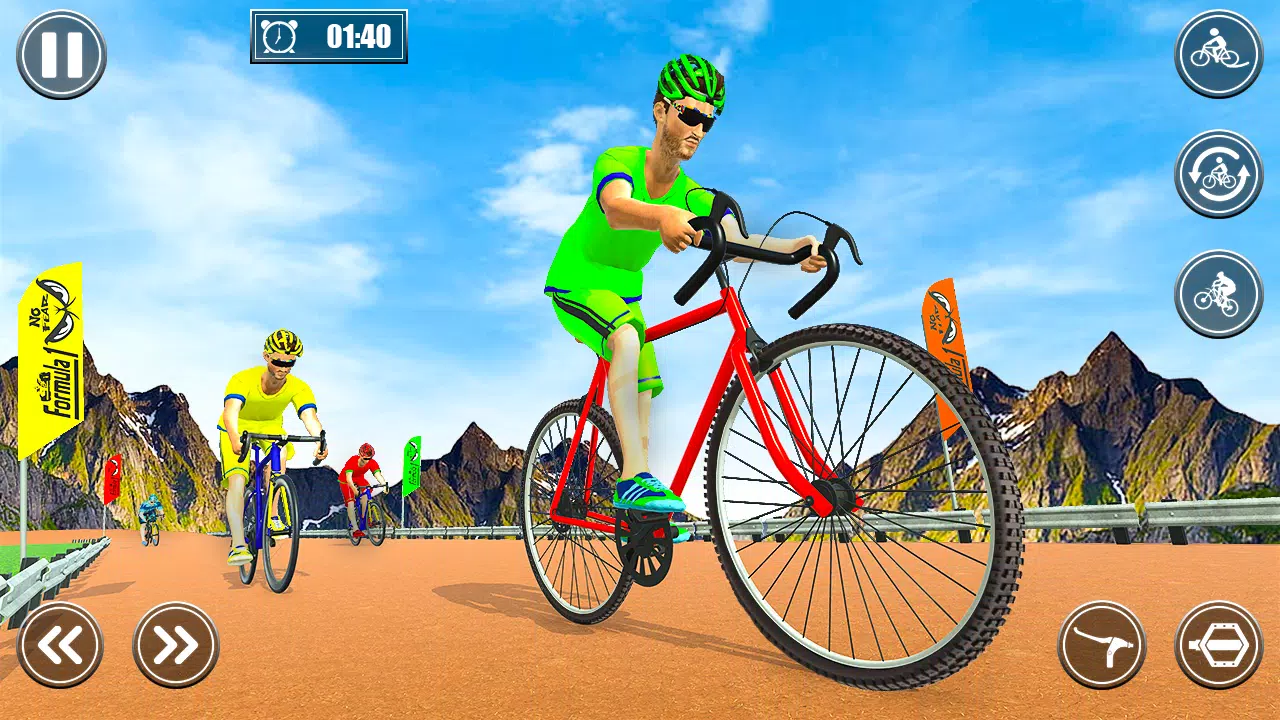Steer left with the double-left arrow button

coord(60,645)
